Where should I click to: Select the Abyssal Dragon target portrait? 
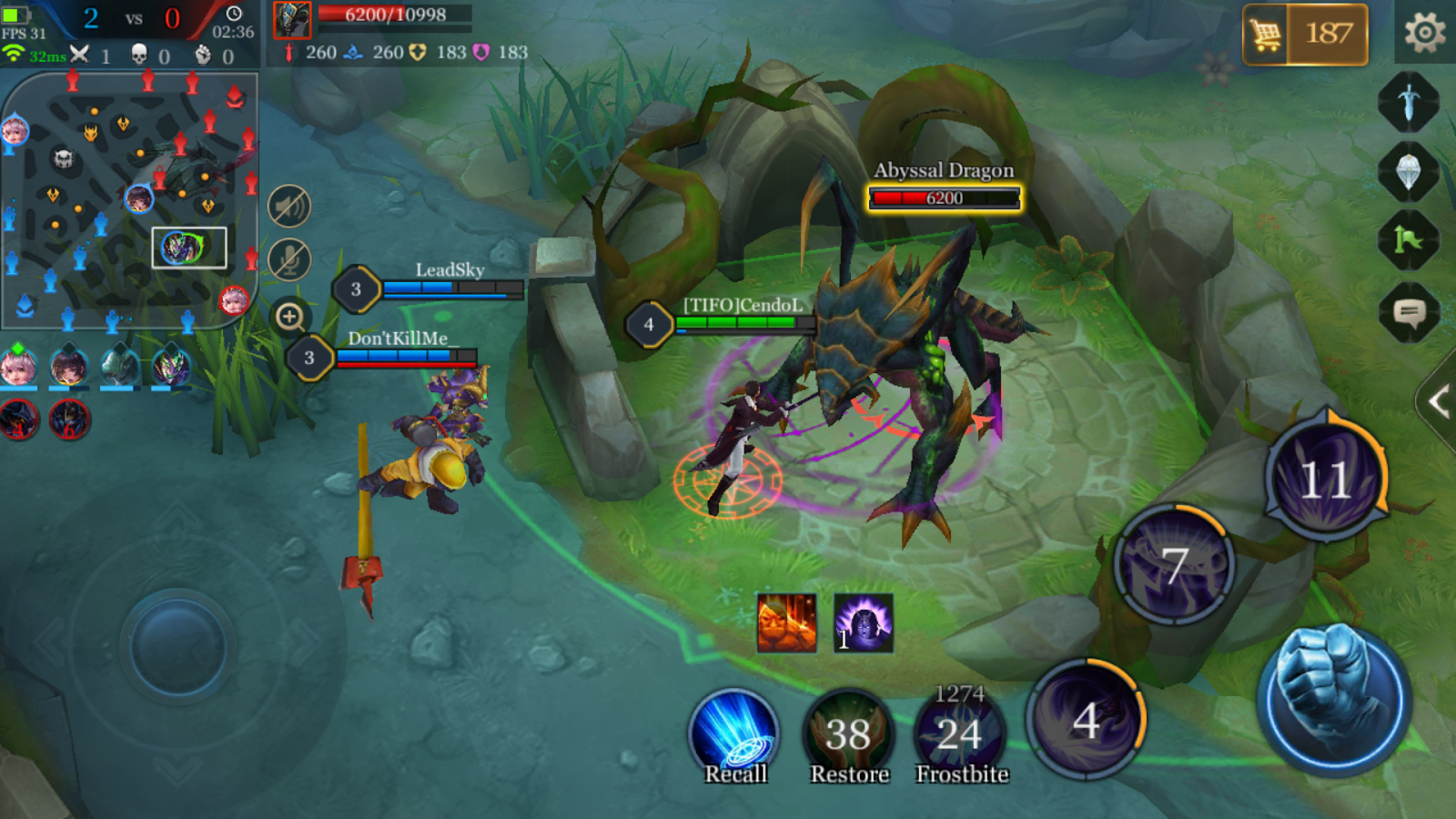click(292, 20)
